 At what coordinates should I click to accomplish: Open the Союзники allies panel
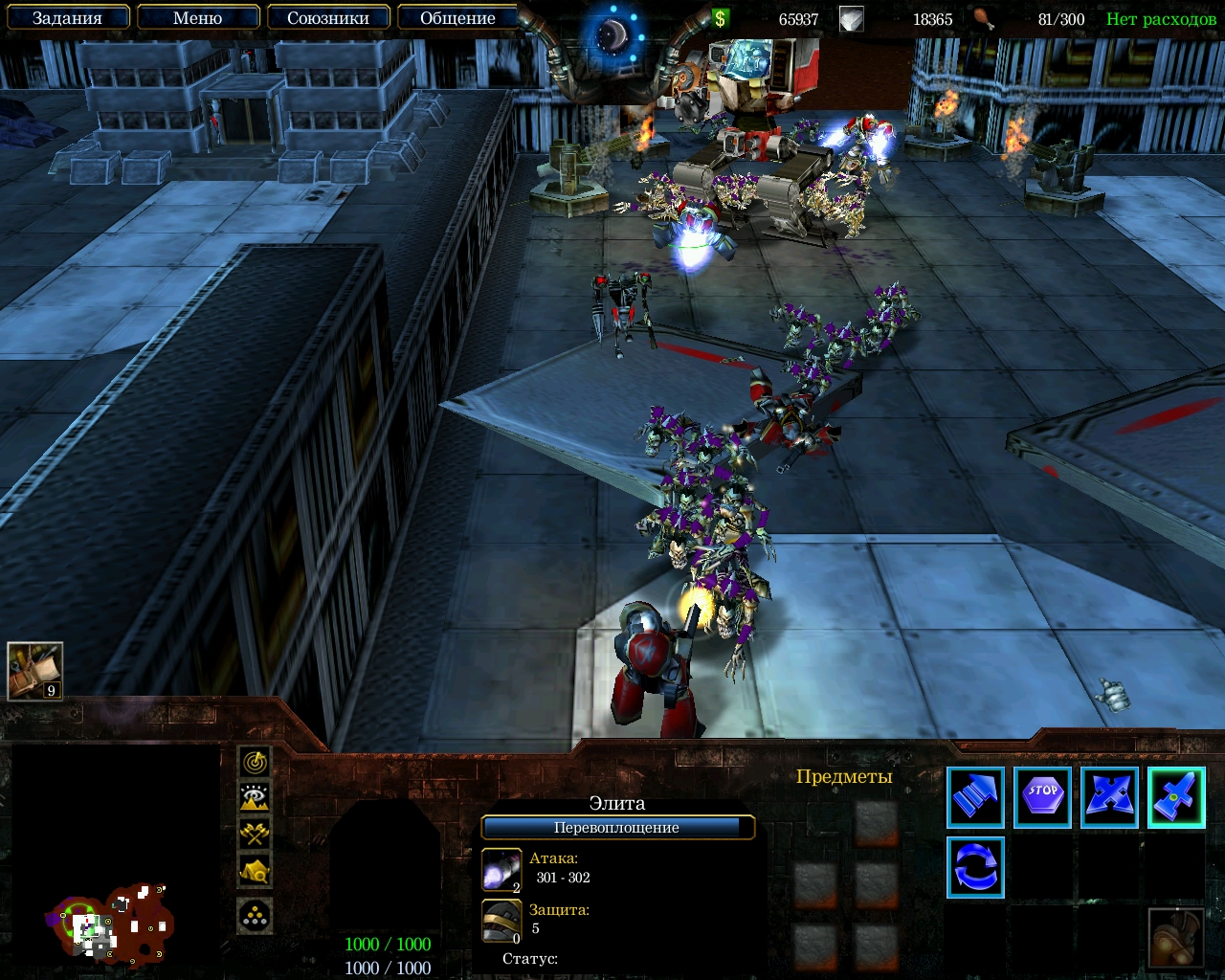[x=327, y=18]
